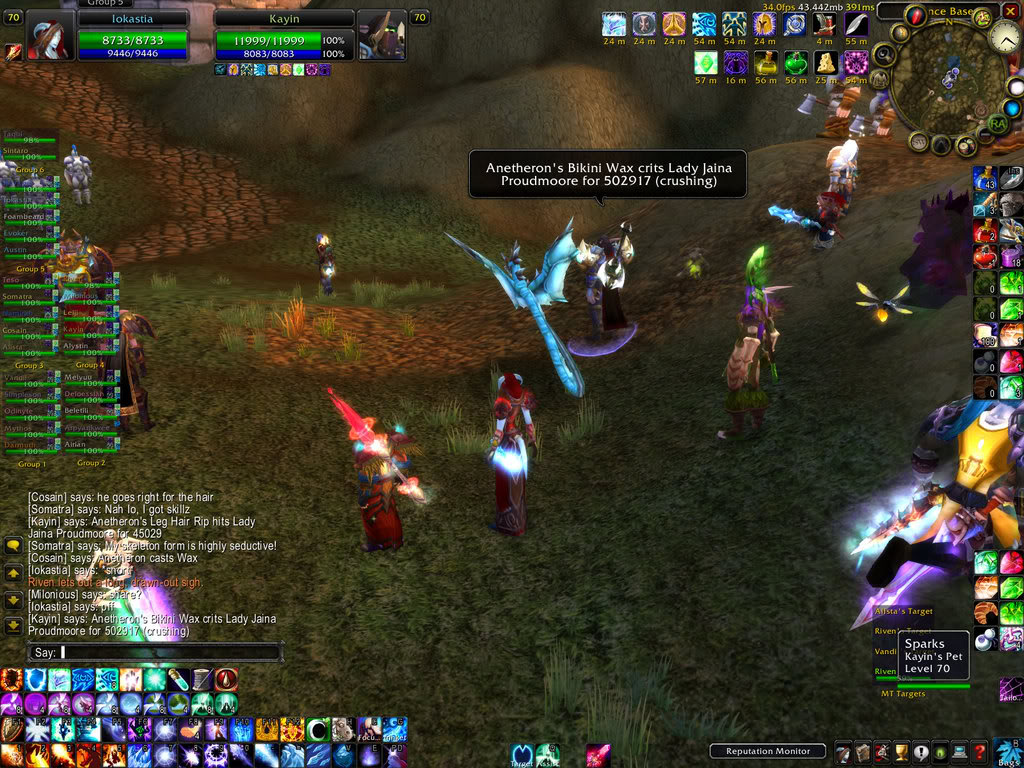Image resolution: width=1024 pixels, height=768 pixels.
Task: Click the Say chat input box
Action: 170,652
